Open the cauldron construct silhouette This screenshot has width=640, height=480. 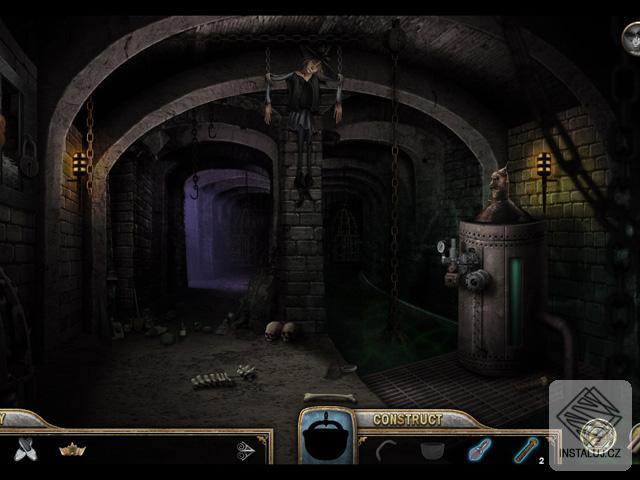click(x=327, y=440)
